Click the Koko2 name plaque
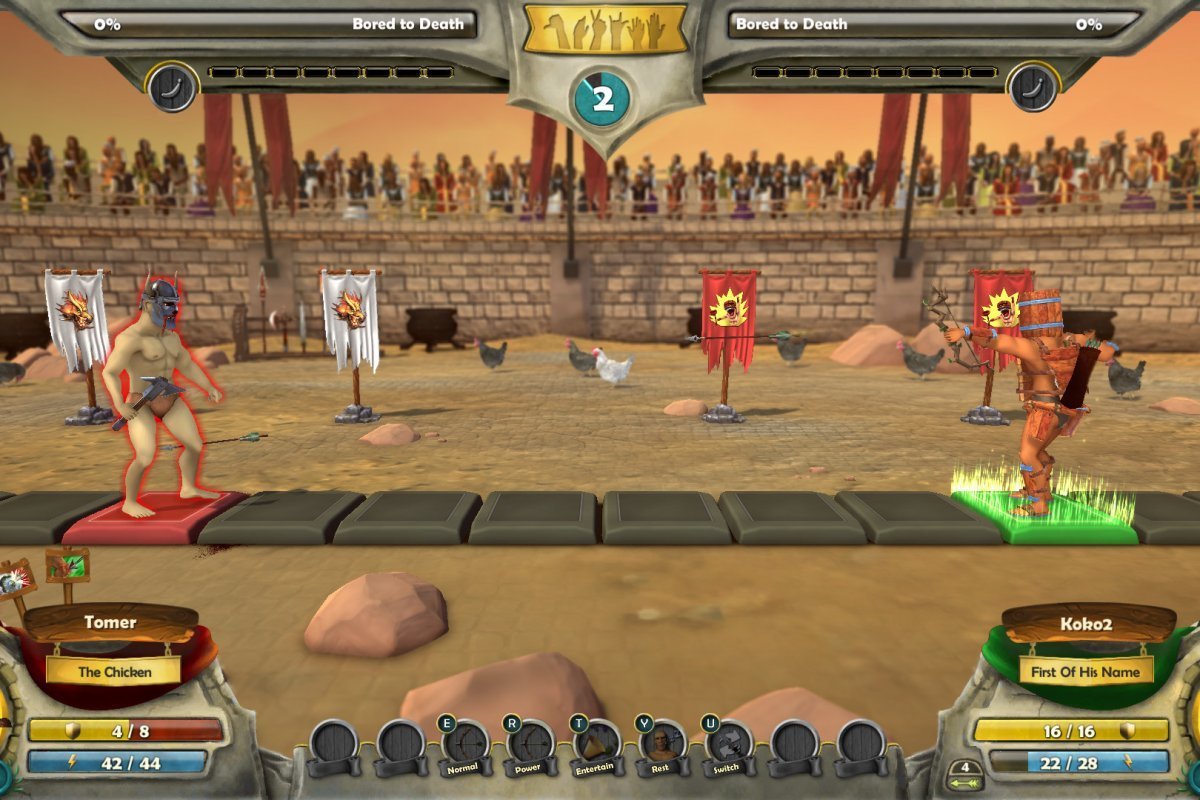The width and height of the screenshot is (1200, 800). point(1087,623)
